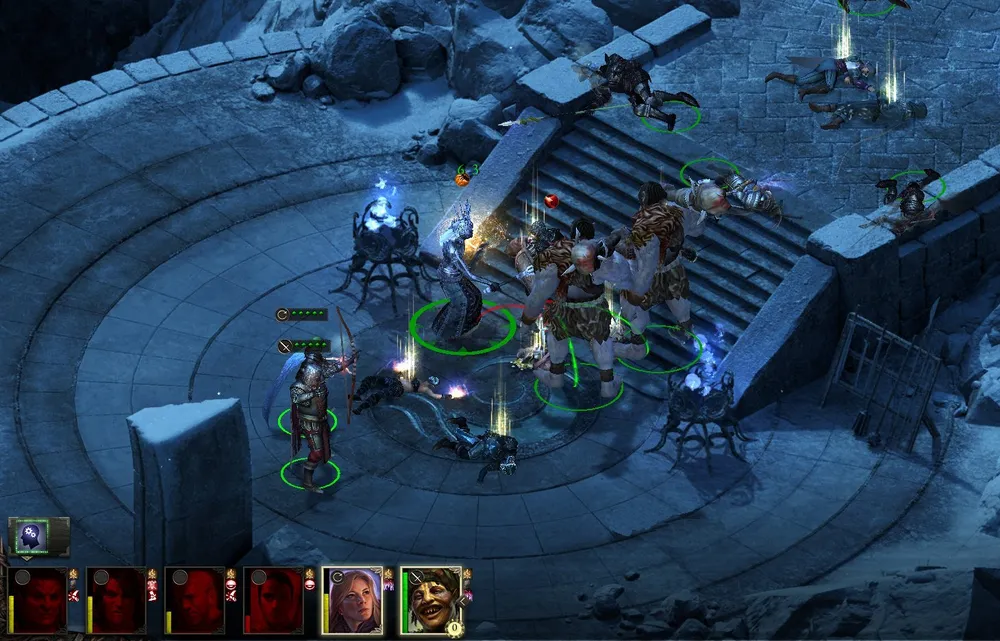1000x641 pixels.
Task: Toggle the party AI head-with-gears button
Action: click(32, 538)
